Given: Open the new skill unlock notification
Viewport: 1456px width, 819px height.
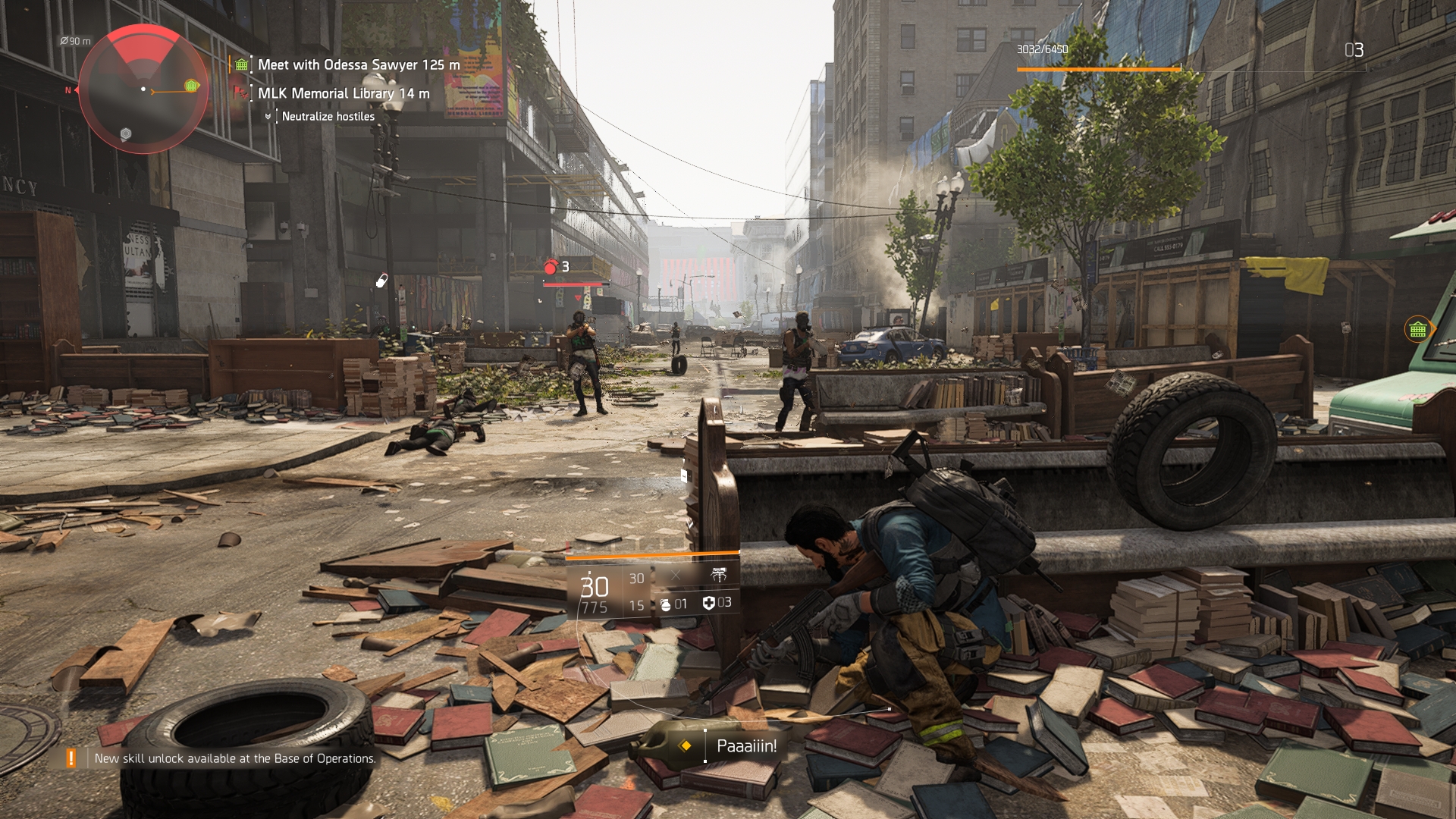Looking at the screenshot, I should 234,758.
